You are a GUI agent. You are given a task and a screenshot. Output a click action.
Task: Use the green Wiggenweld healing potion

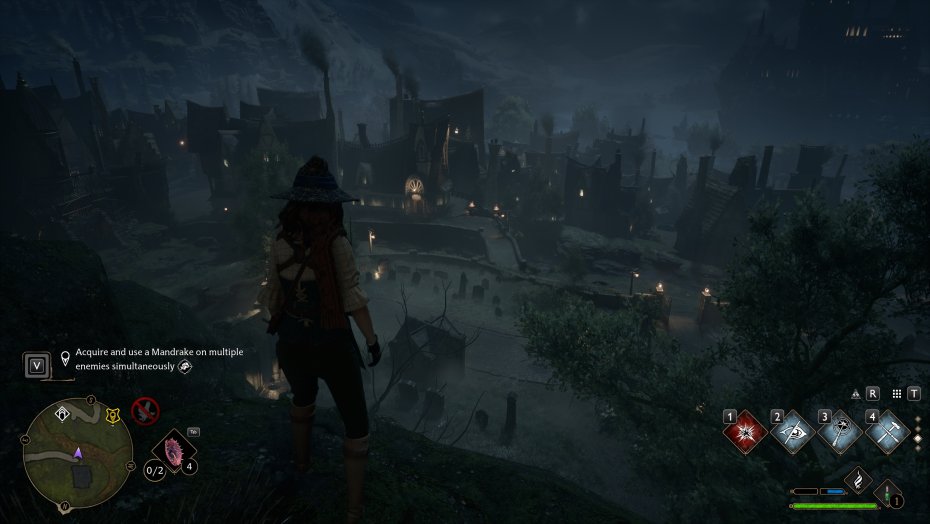pyautogui.click(x=888, y=494)
